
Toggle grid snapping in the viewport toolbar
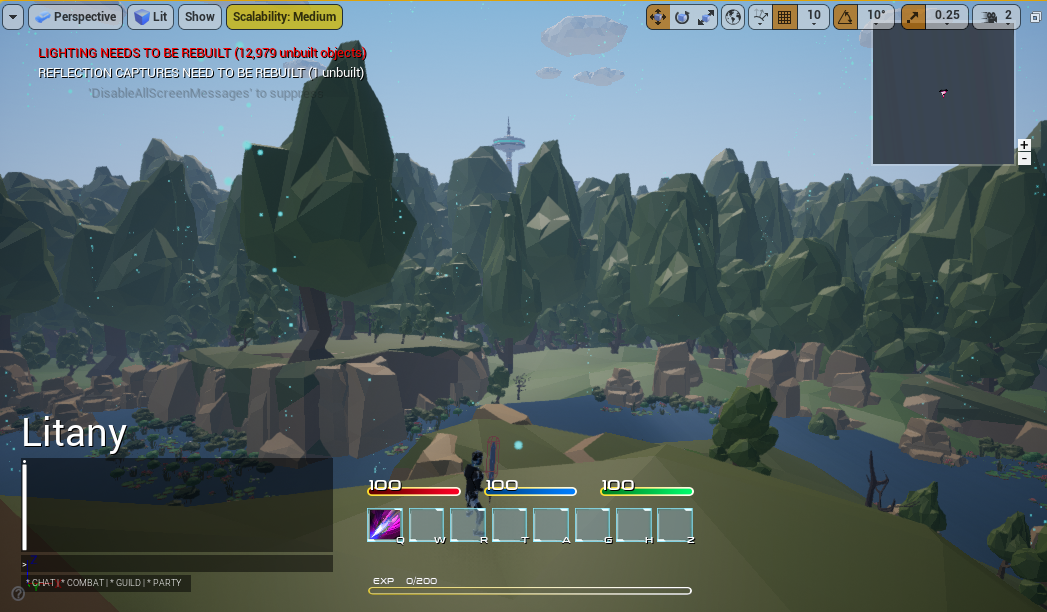click(785, 17)
